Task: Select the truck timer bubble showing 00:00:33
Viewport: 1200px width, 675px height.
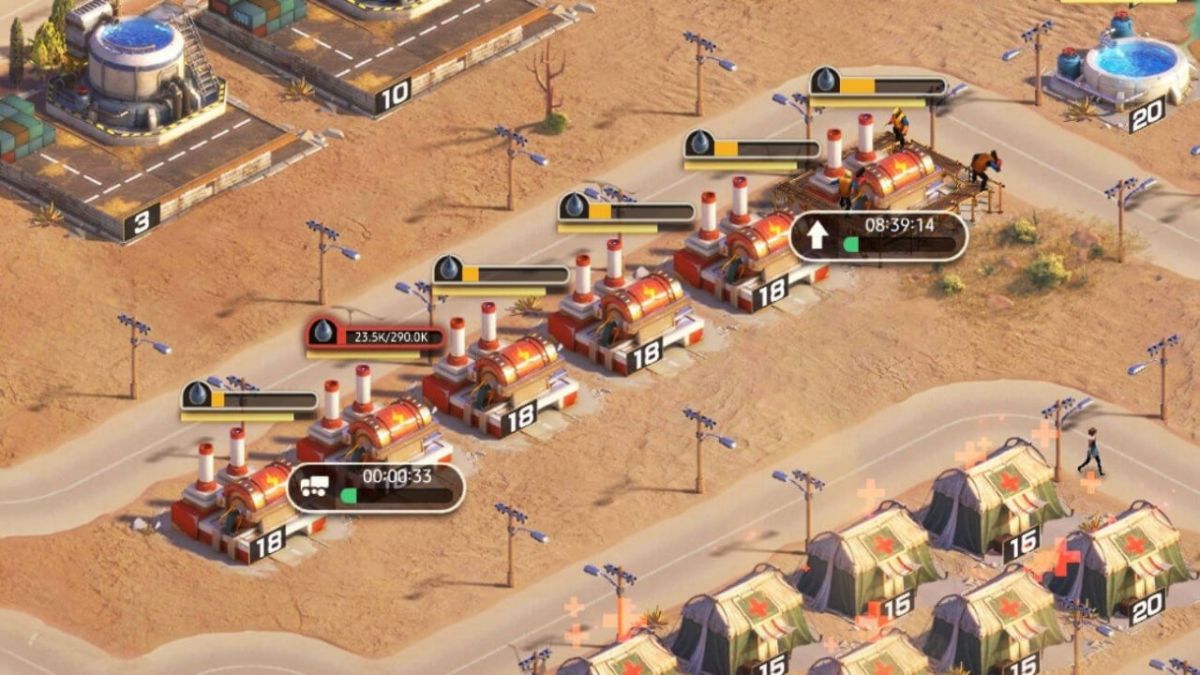Action: pyautogui.click(x=376, y=487)
